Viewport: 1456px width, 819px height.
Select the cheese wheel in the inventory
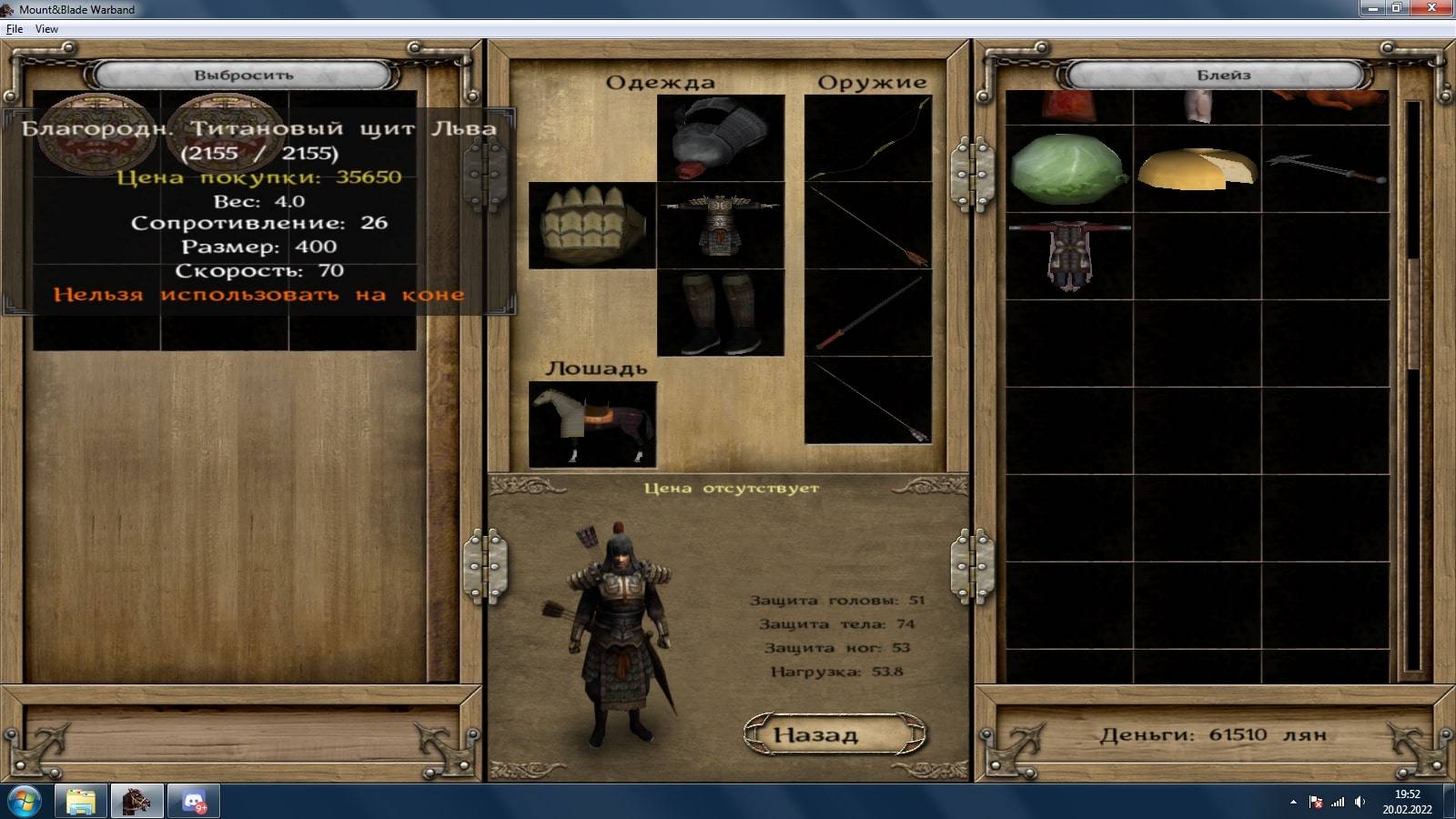[1197, 168]
